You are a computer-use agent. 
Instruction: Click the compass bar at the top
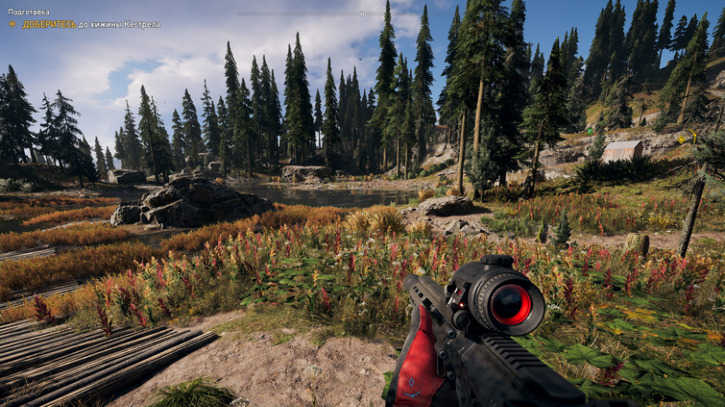click(362, 13)
